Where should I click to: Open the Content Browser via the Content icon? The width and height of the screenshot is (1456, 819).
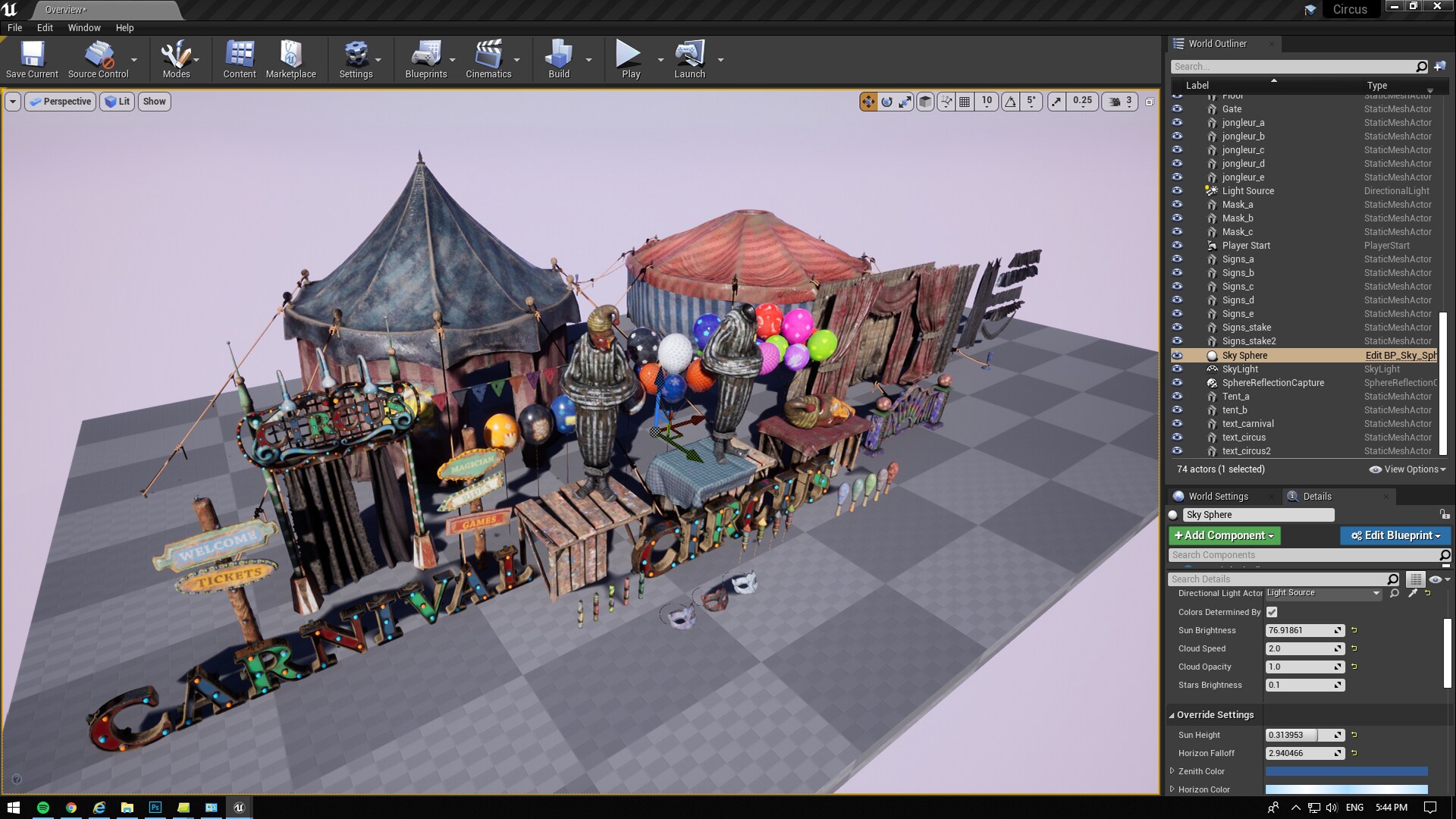(239, 59)
